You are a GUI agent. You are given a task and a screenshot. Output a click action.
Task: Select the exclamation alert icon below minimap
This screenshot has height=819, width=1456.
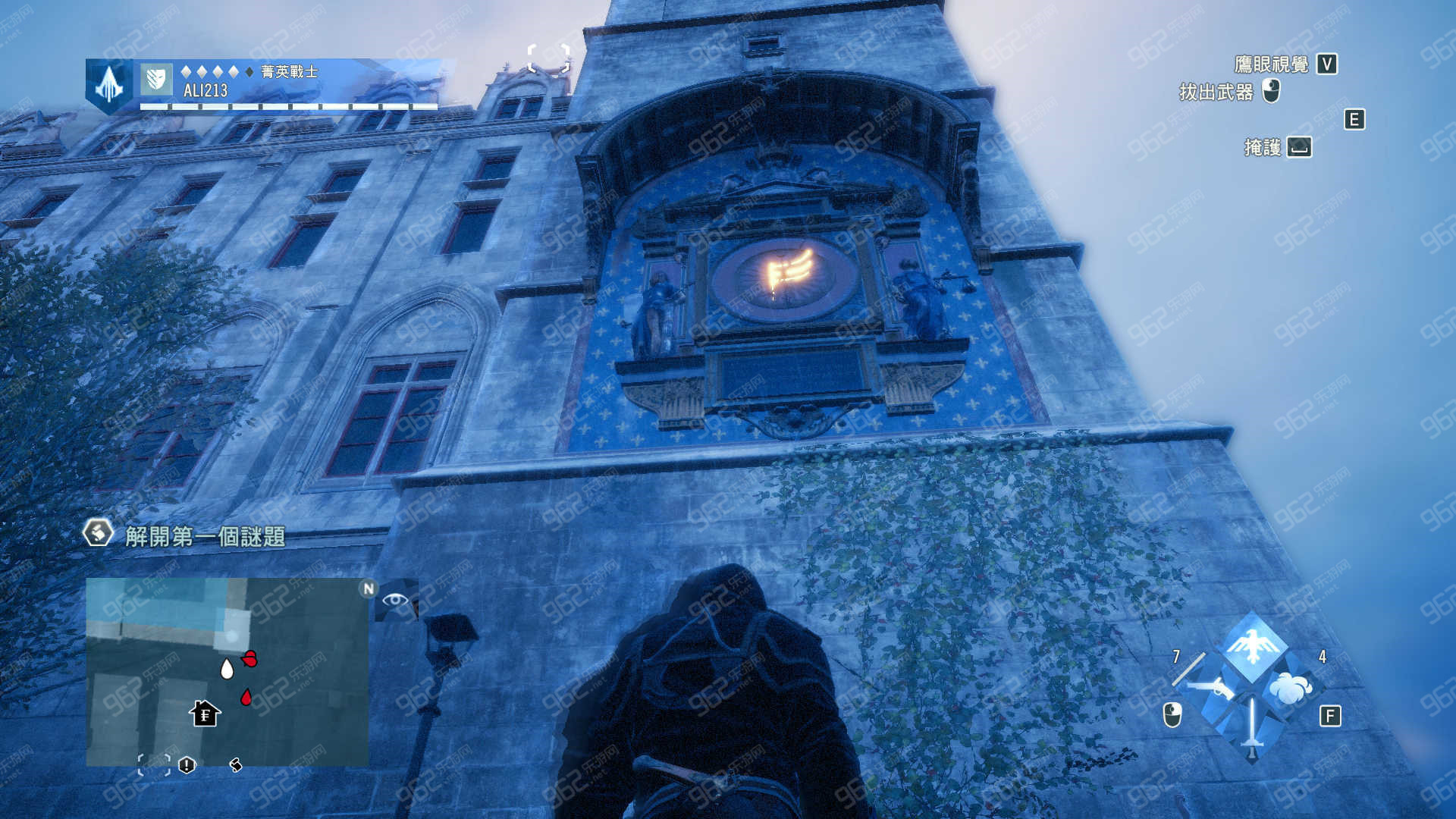187,765
